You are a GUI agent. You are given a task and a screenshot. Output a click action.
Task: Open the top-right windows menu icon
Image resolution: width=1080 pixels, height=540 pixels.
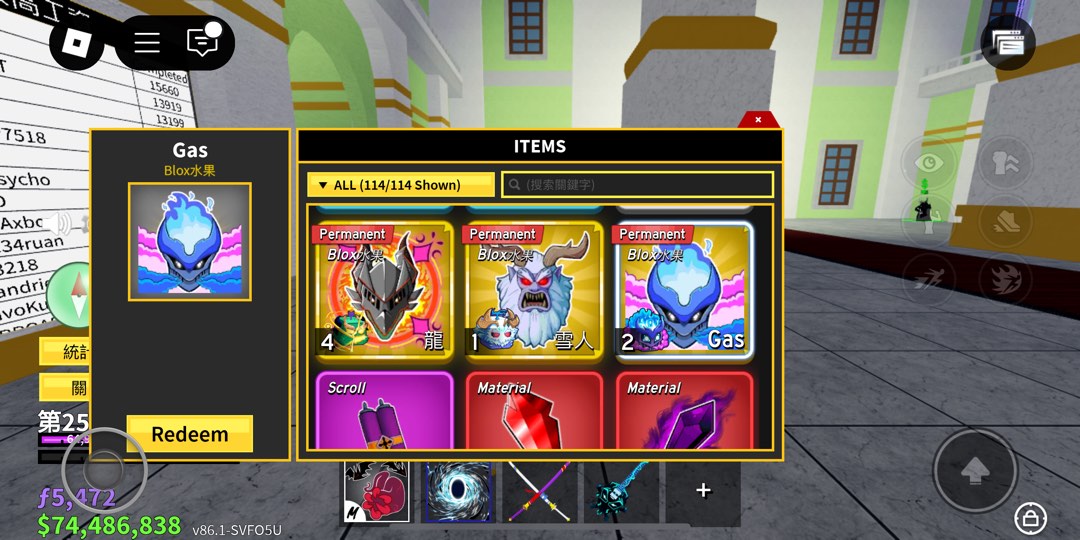[x=1008, y=43]
